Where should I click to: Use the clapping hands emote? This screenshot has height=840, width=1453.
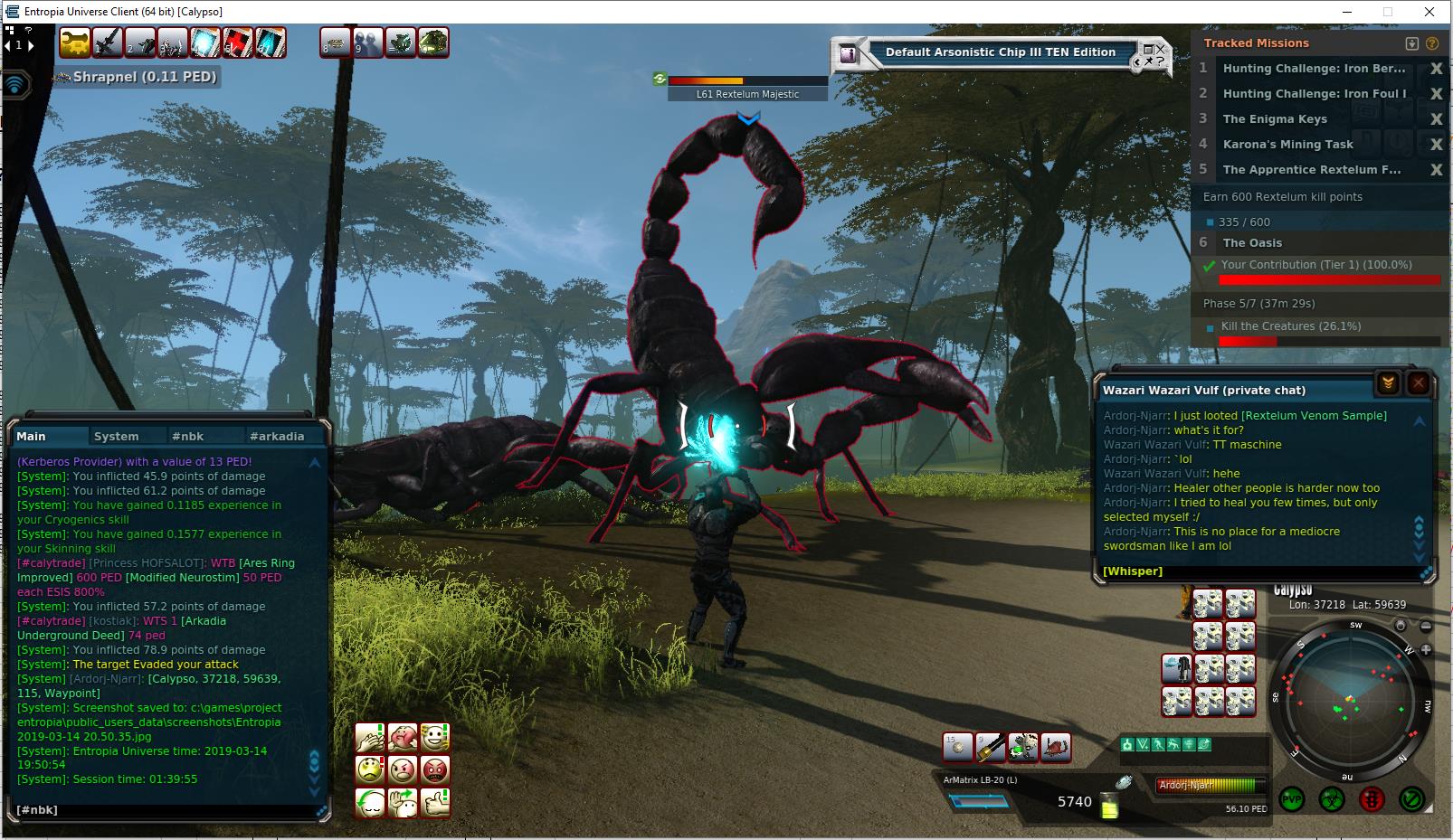[369, 738]
